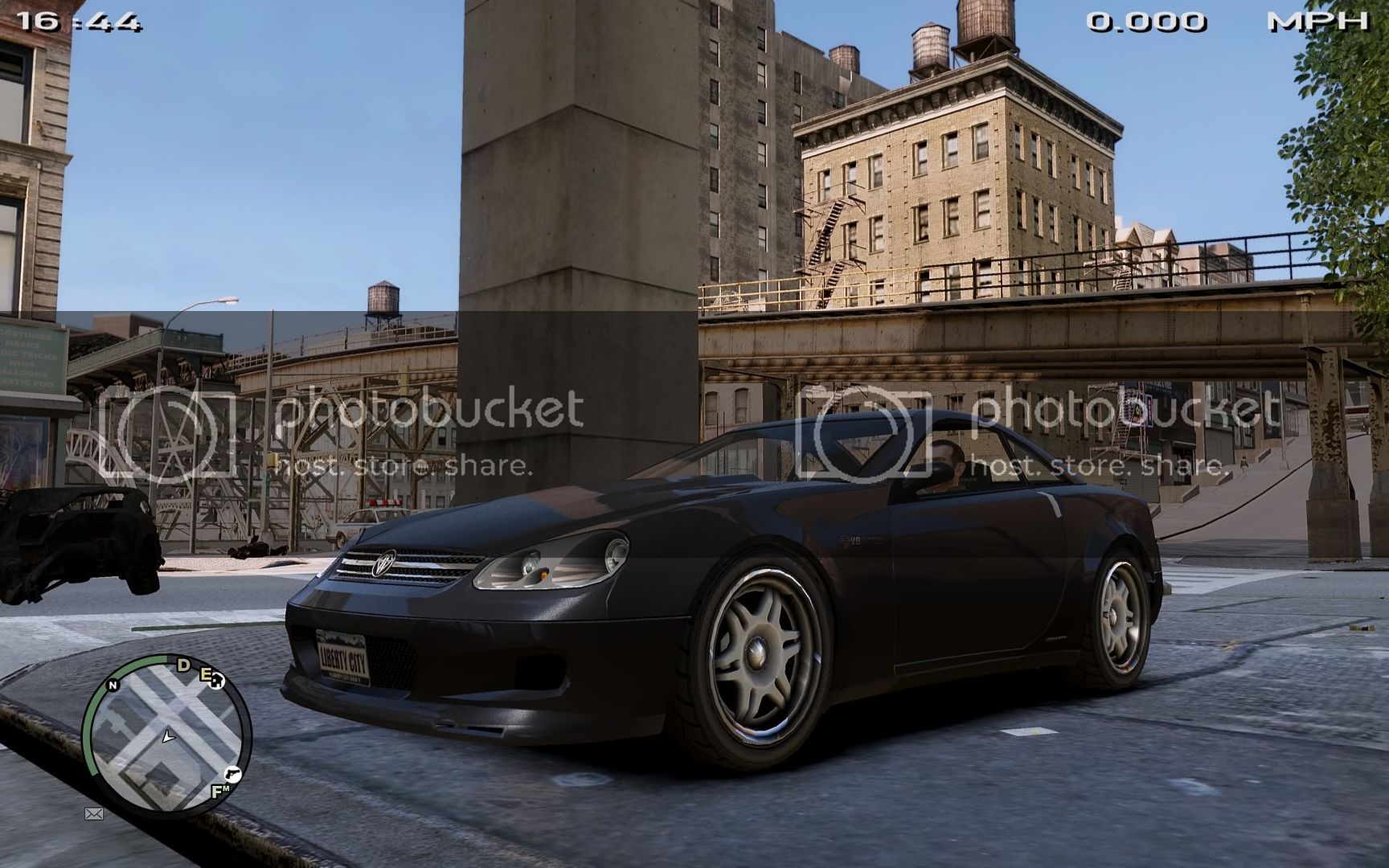Click the north N compass marker

pyautogui.click(x=113, y=685)
